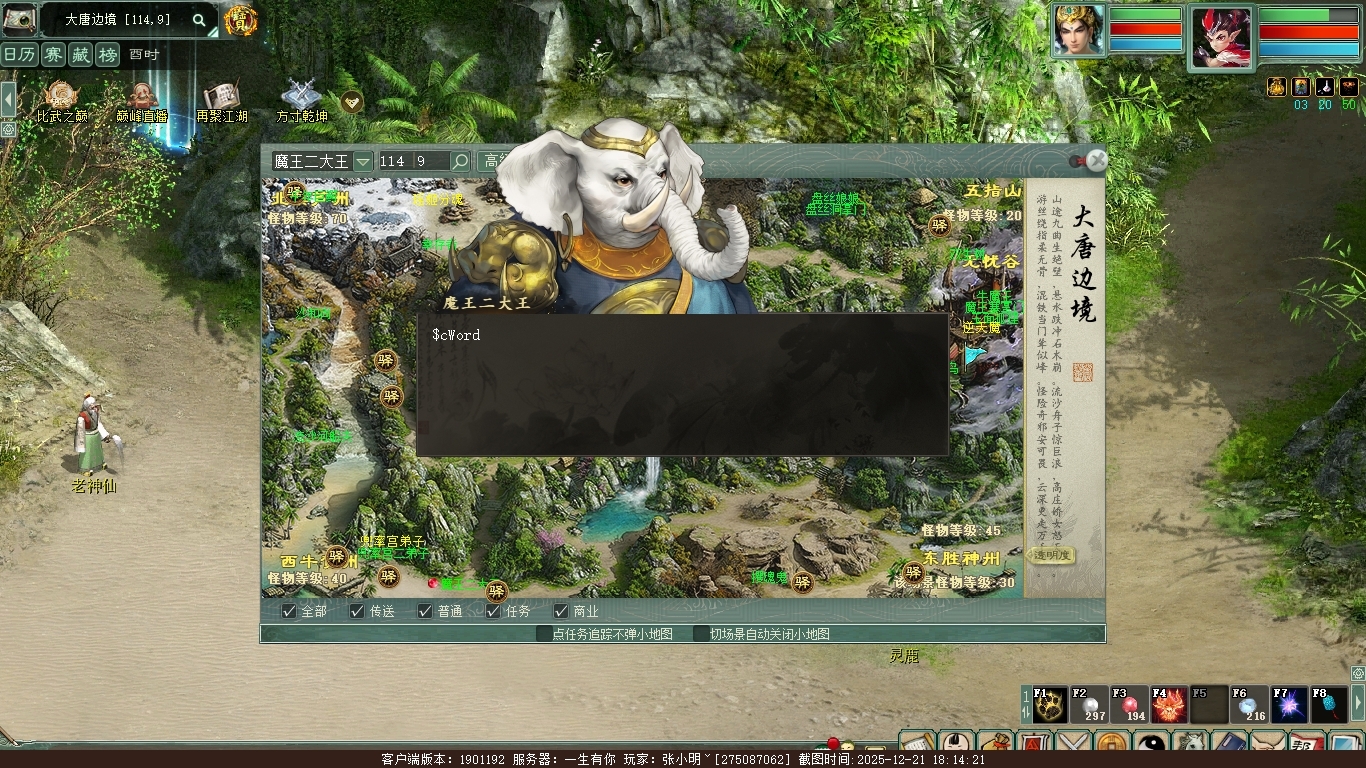The image size is (1366, 768).
Task: Toggle the 任务 map filter checkbox
Action: 493,611
